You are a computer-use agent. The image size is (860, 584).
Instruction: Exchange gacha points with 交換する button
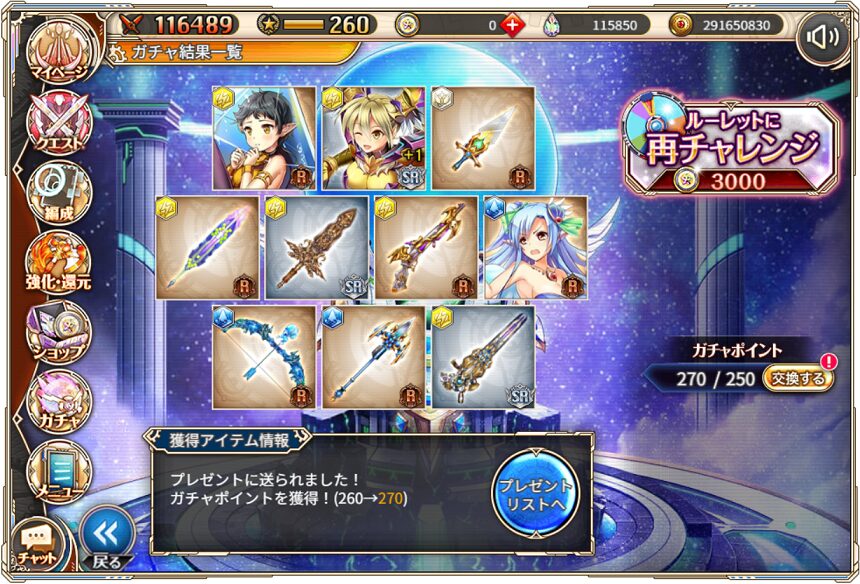click(798, 378)
